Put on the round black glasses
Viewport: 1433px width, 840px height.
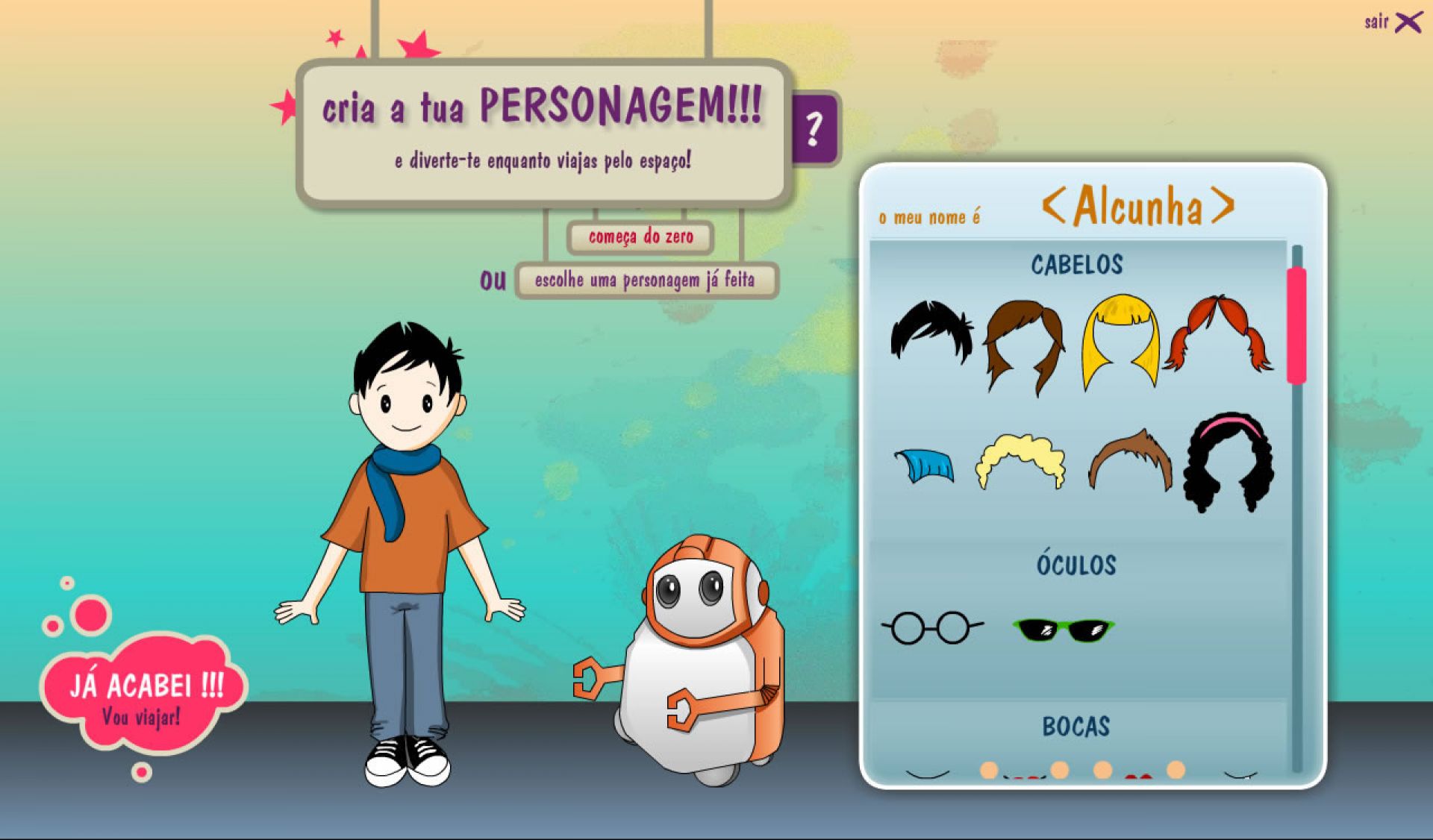(931, 627)
